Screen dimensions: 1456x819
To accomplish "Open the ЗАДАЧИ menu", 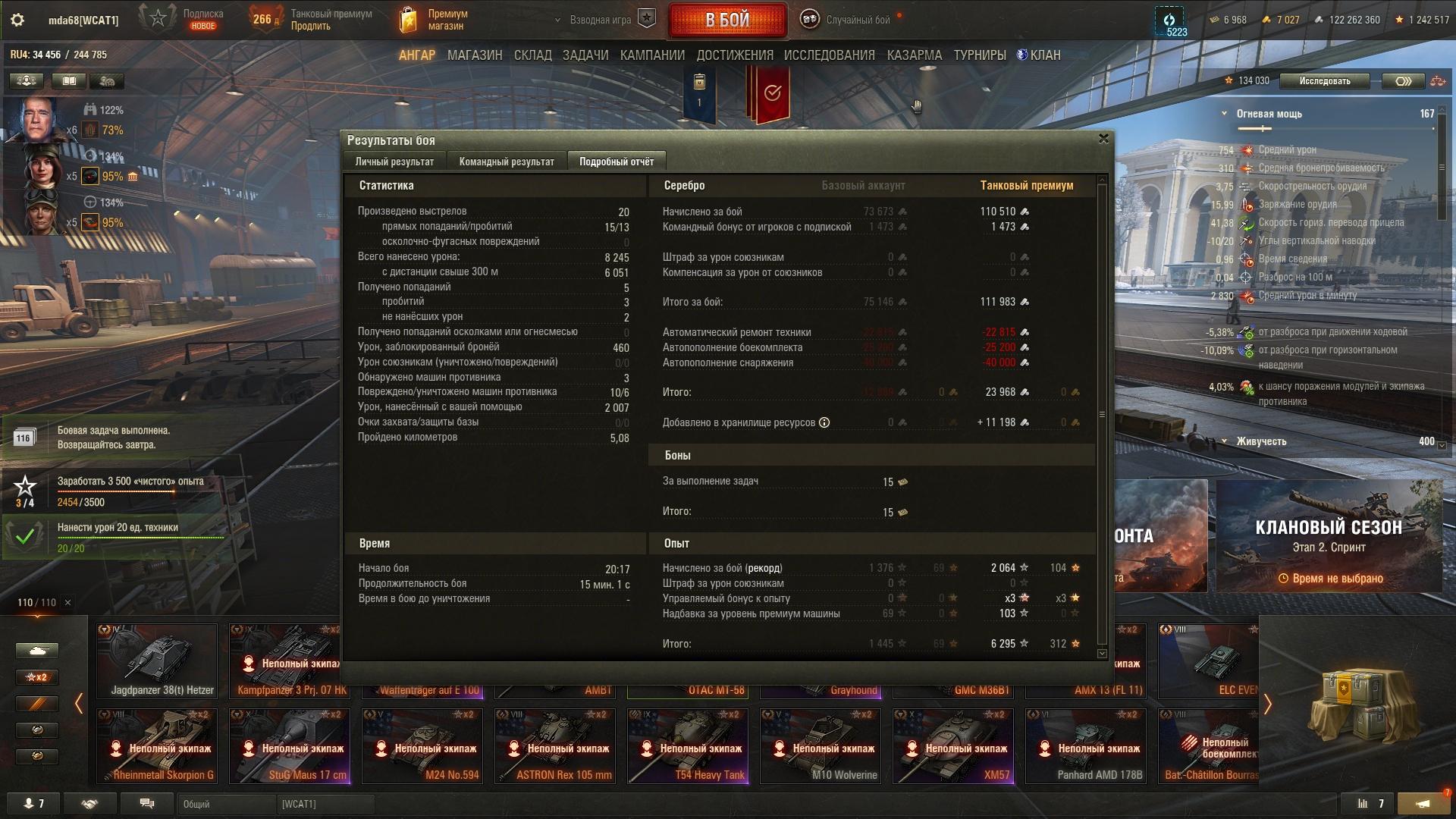I will pyautogui.click(x=585, y=55).
